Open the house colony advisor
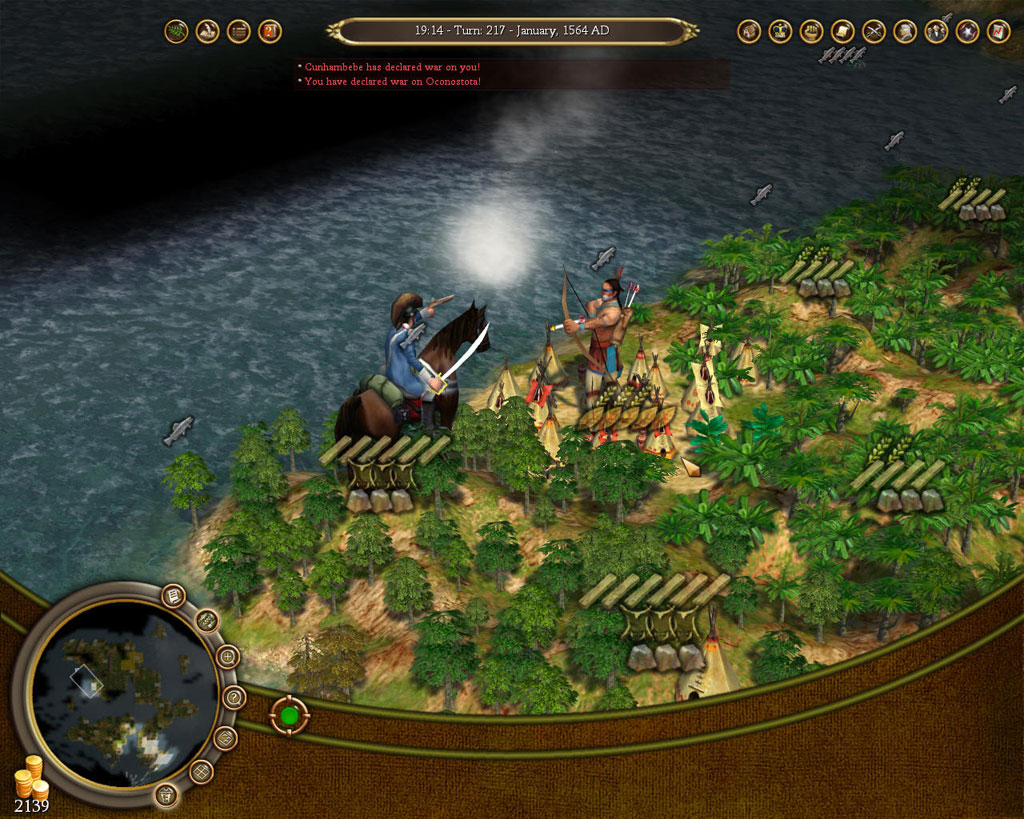The width and height of the screenshot is (1024, 819). (749, 31)
